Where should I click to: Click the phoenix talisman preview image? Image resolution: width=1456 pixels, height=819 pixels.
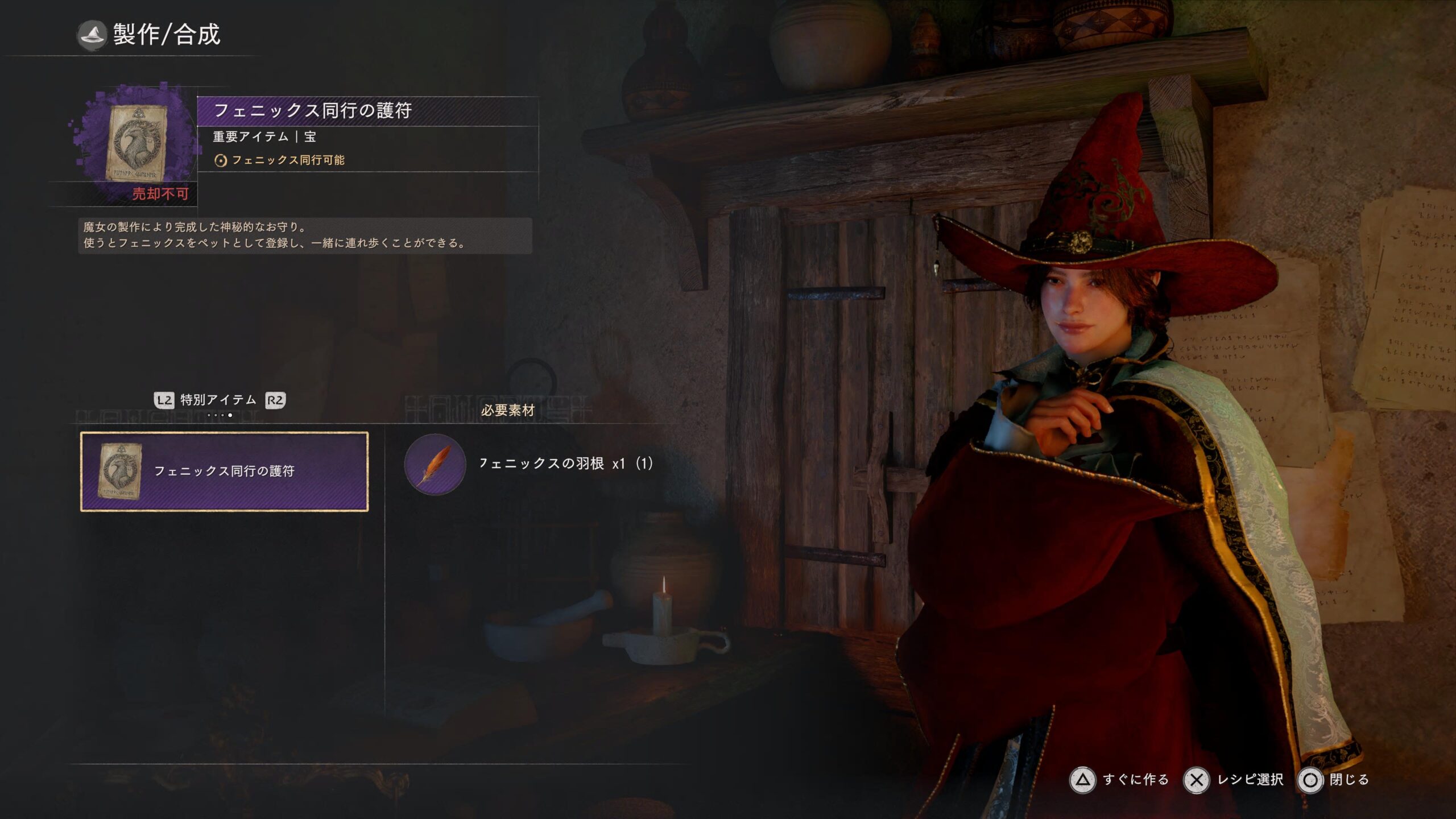point(136,143)
